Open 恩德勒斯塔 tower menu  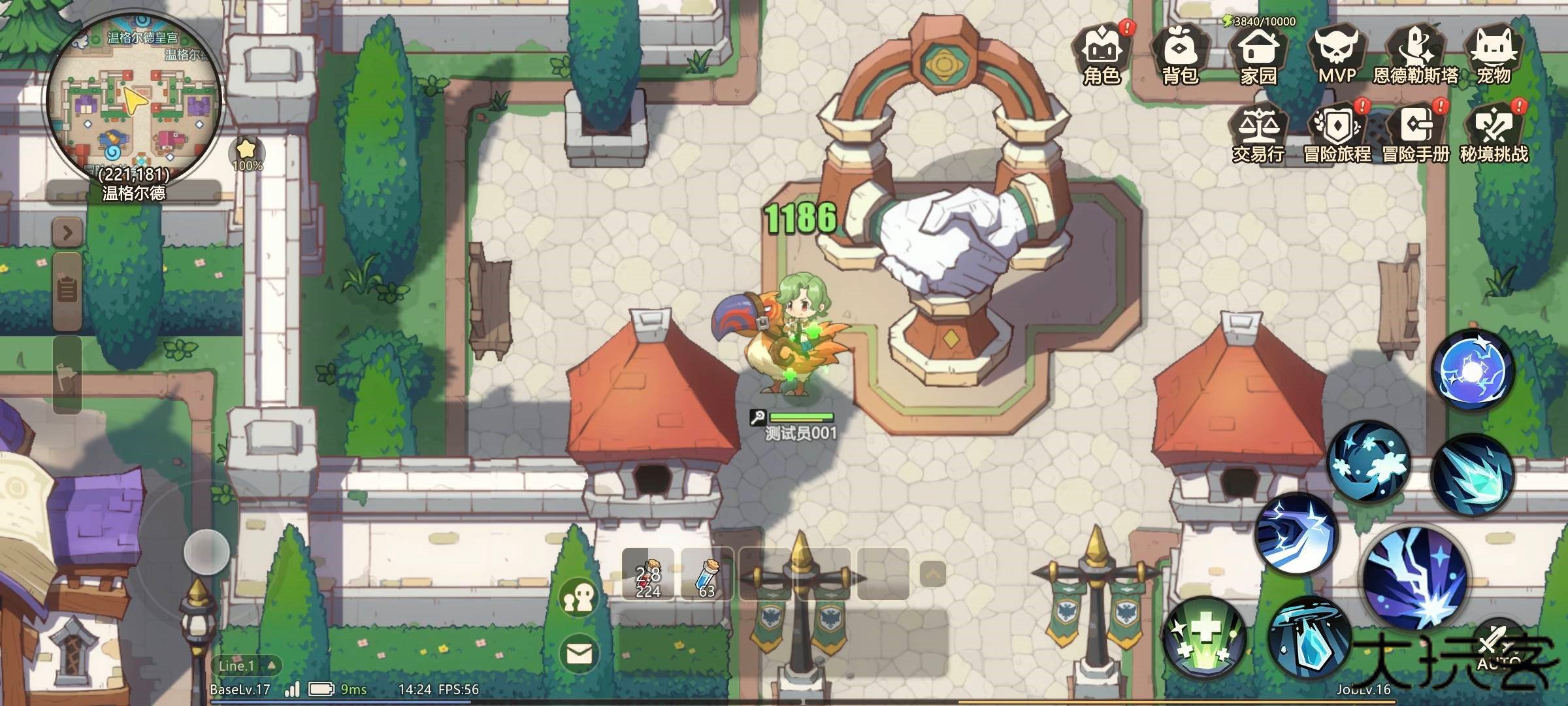tap(1415, 55)
